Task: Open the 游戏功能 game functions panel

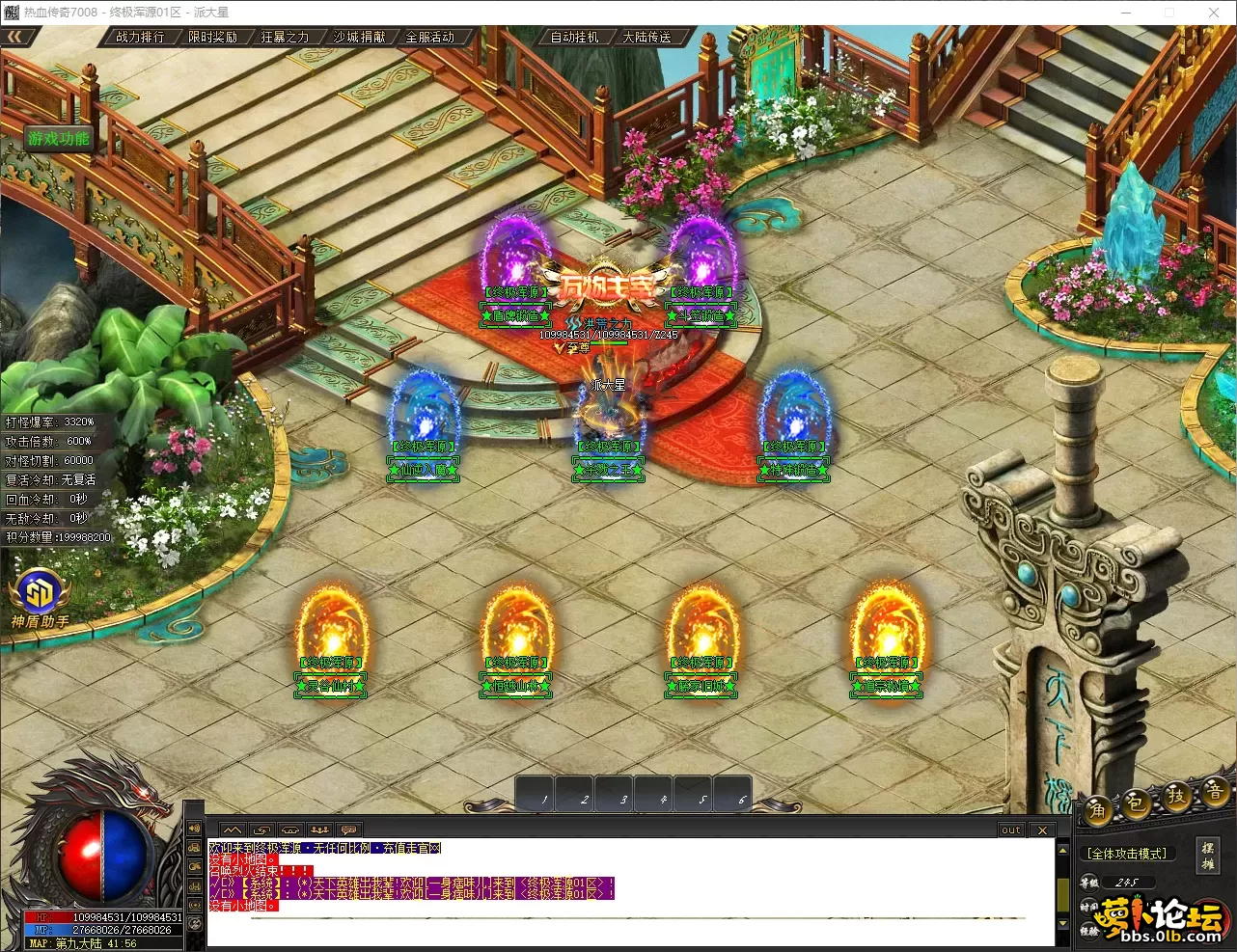Action: pyautogui.click(x=59, y=139)
